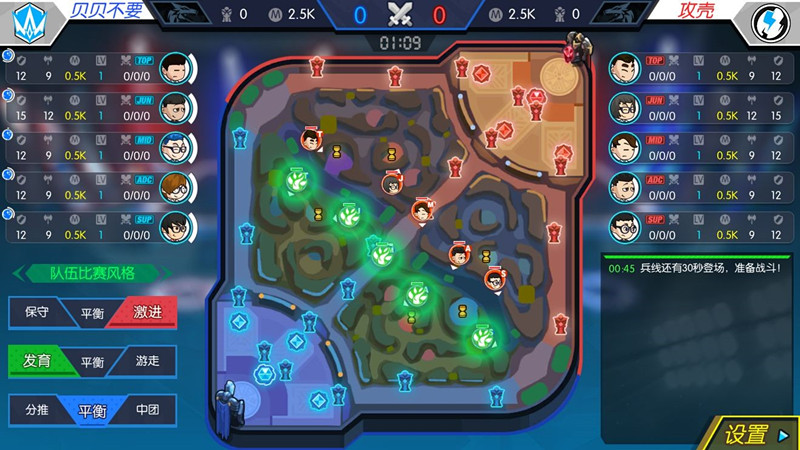This screenshot has width=800, height=450.
Task: Choose the 中团 mid-grouping option
Action: [146, 409]
